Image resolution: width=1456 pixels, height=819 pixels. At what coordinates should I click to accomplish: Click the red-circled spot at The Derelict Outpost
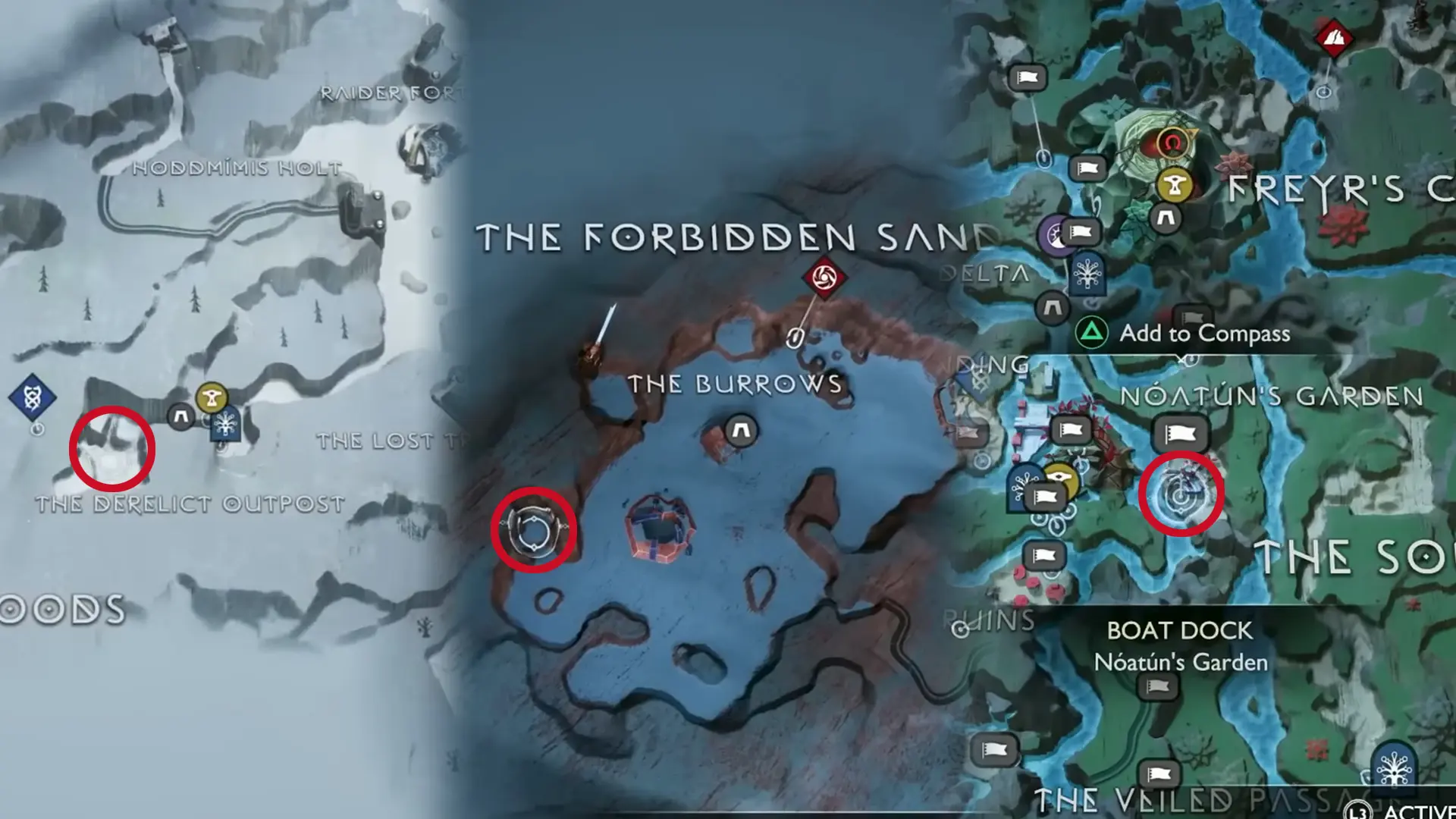coord(114,447)
